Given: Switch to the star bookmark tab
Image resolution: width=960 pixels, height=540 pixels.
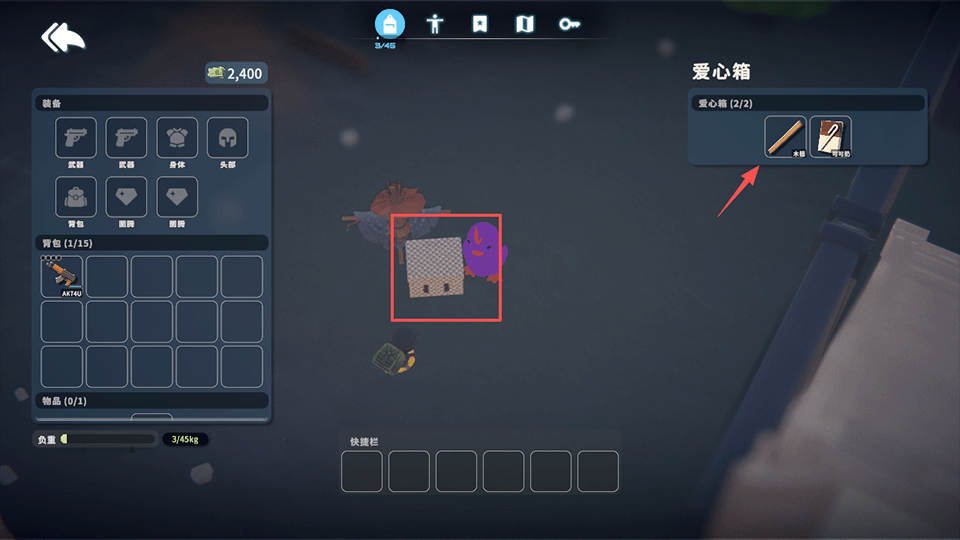Looking at the screenshot, I should 480,24.
